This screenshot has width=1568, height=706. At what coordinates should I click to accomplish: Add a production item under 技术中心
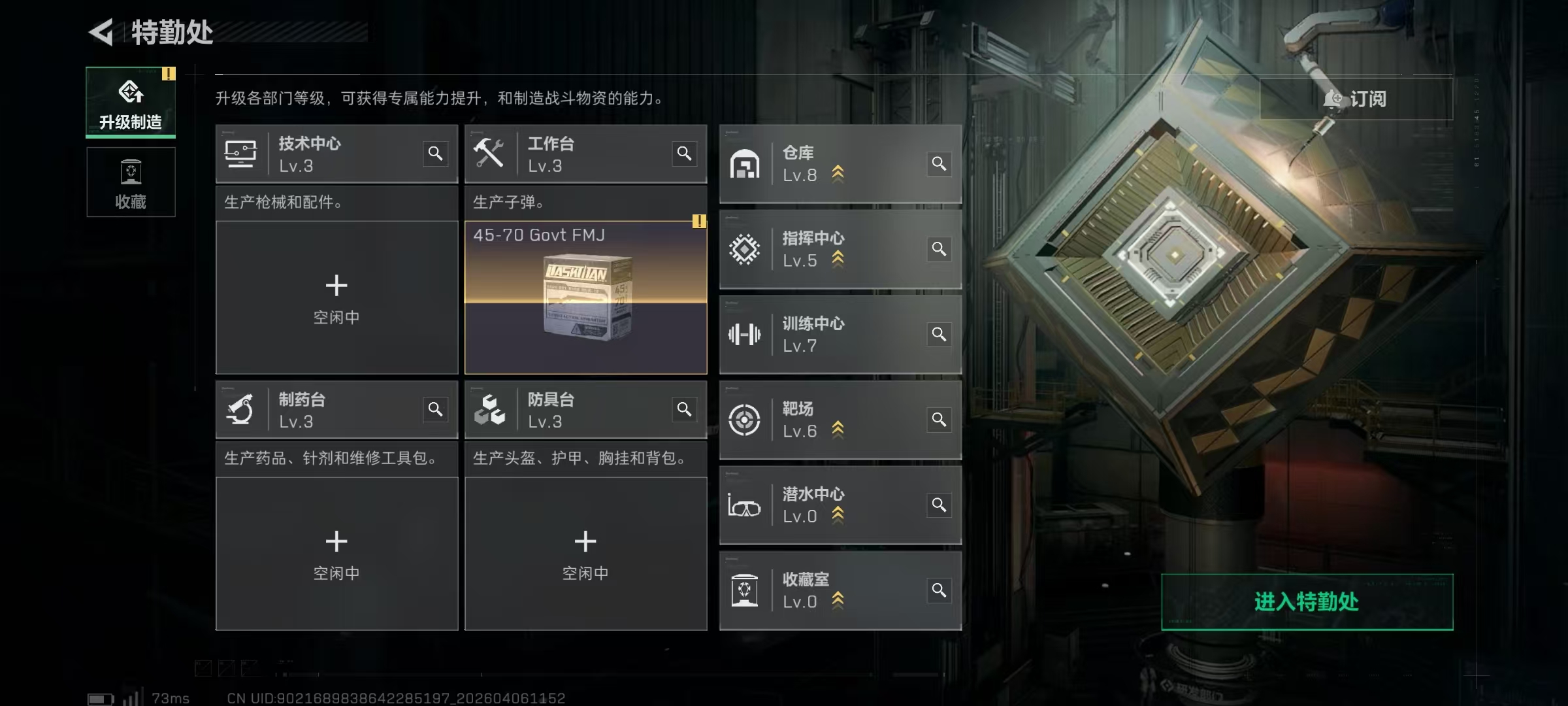point(336,297)
